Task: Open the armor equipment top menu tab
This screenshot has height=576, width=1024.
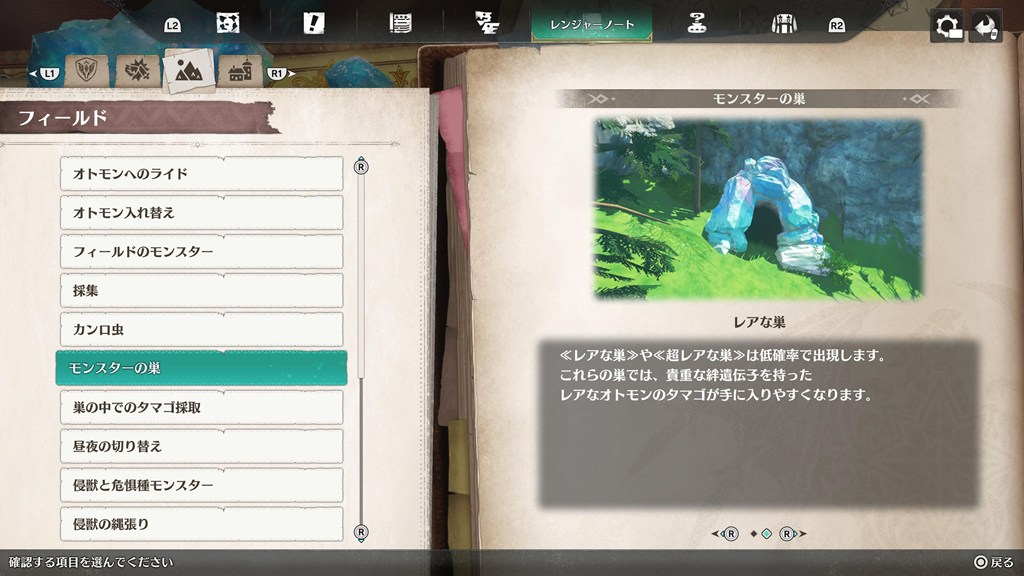Action: click(783, 25)
